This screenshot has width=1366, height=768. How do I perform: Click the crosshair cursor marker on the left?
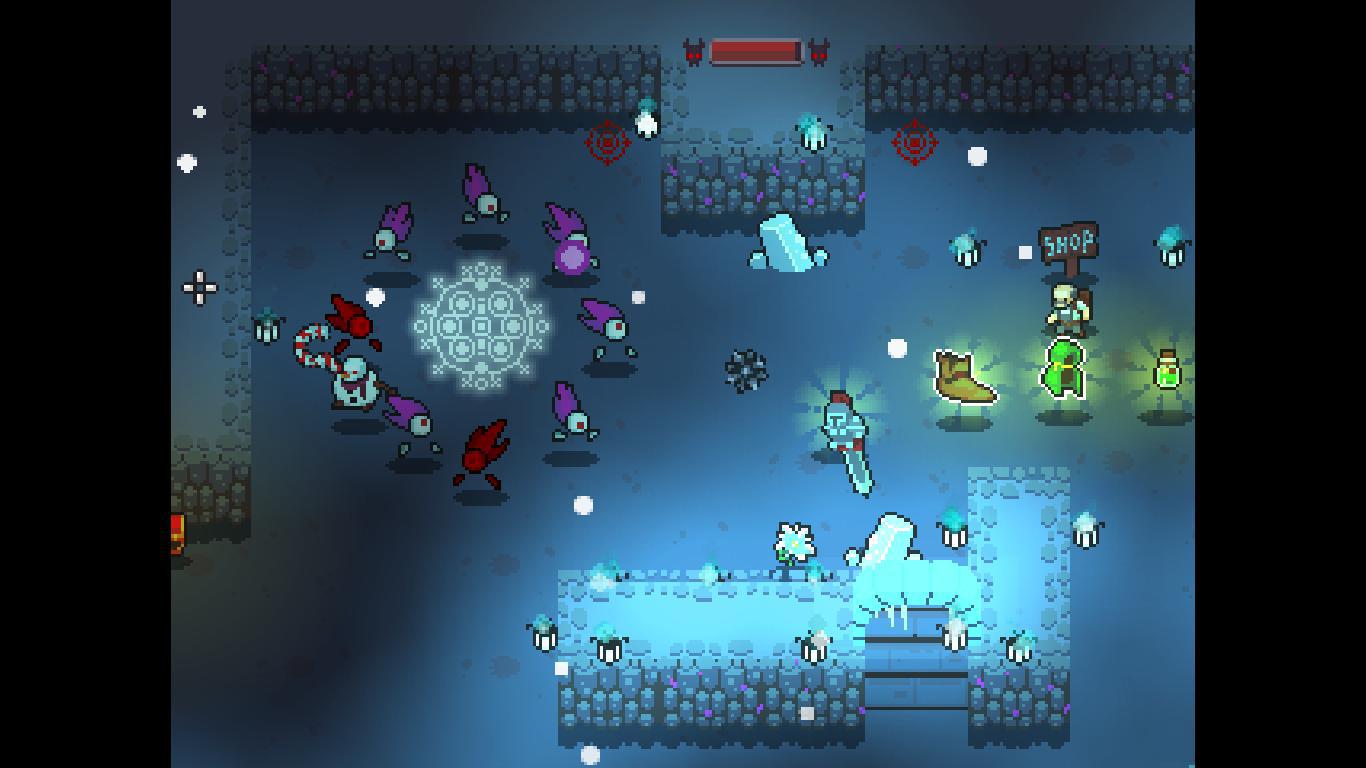pyautogui.click(x=197, y=288)
